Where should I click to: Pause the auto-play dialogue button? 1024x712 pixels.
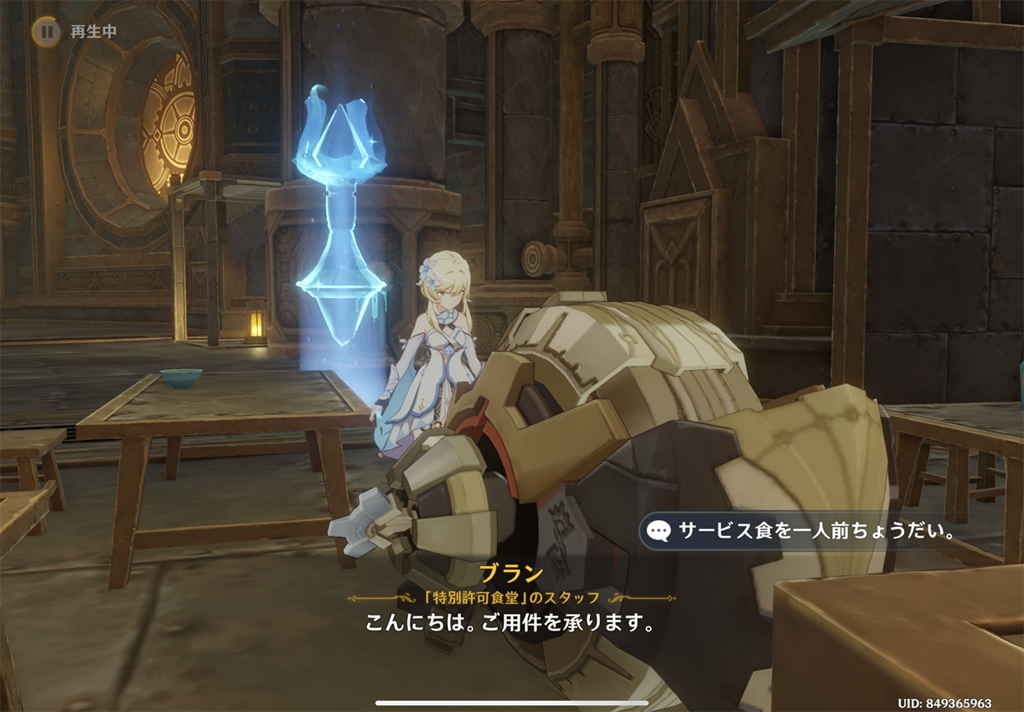click(45, 31)
